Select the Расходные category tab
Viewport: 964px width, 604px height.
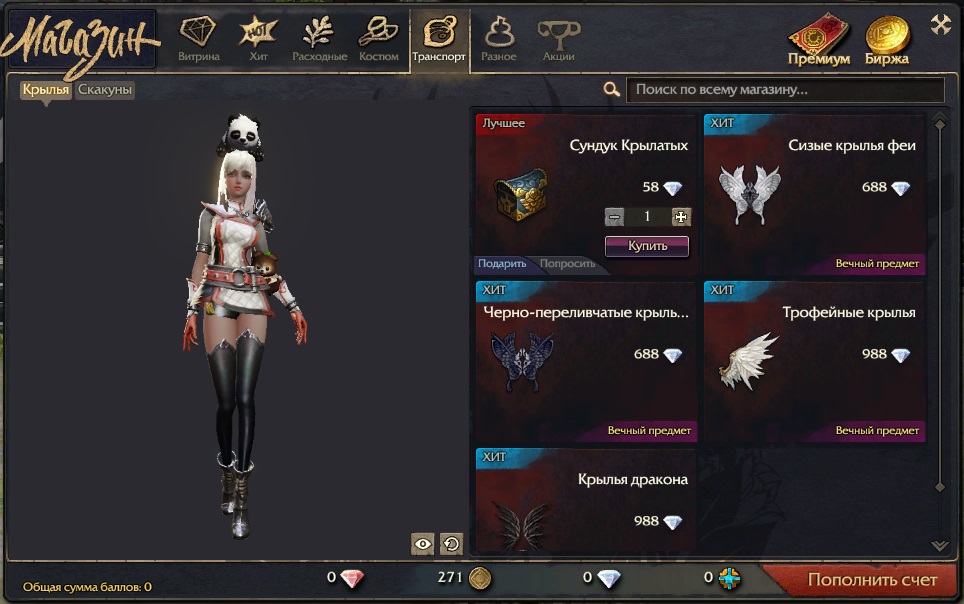(320, 41)
